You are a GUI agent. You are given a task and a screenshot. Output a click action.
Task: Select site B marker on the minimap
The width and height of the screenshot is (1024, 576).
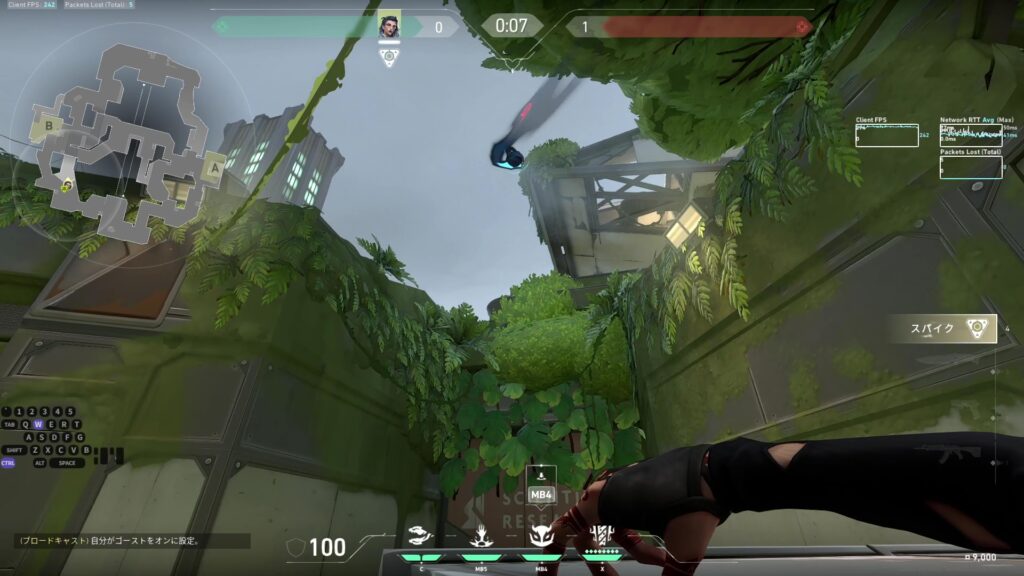47,127
